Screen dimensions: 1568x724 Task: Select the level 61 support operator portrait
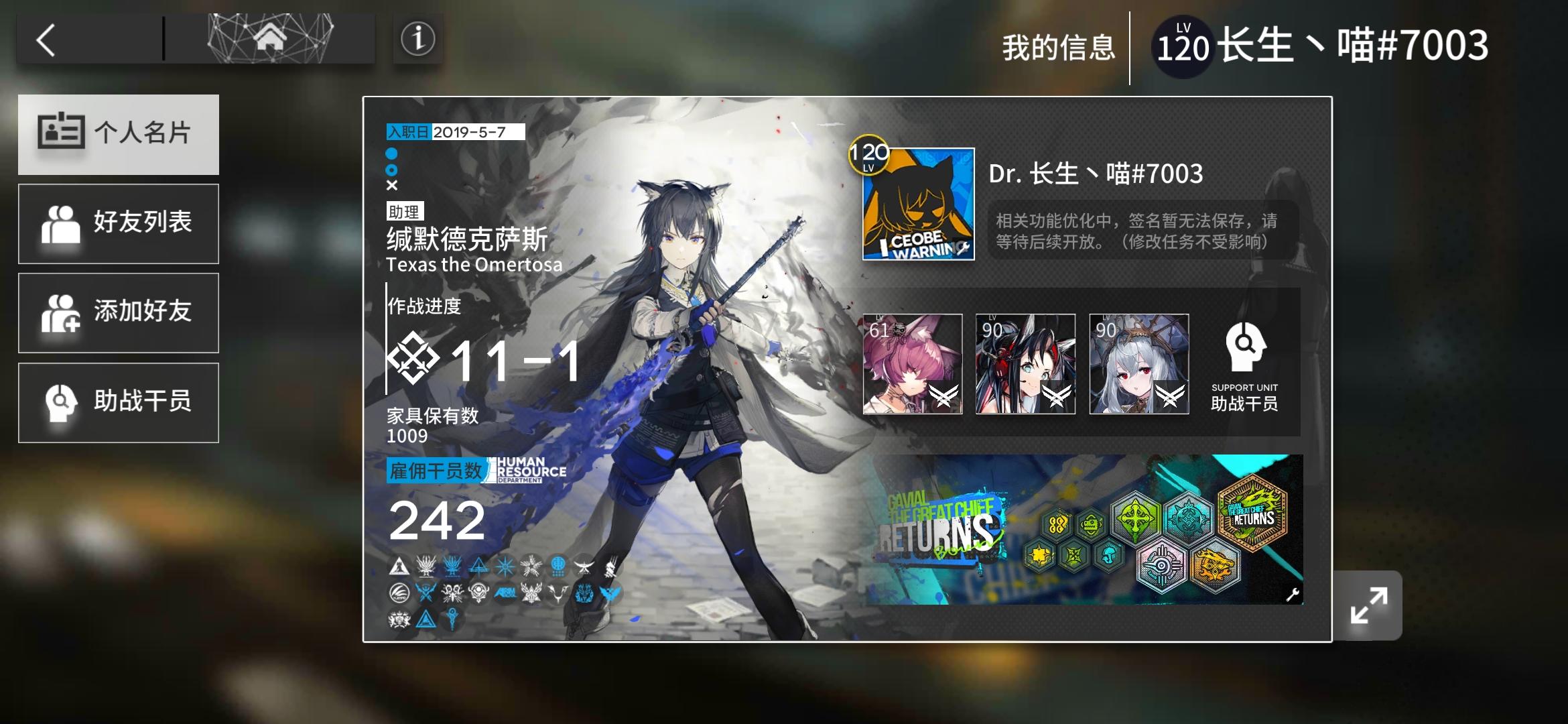(913, 365)
